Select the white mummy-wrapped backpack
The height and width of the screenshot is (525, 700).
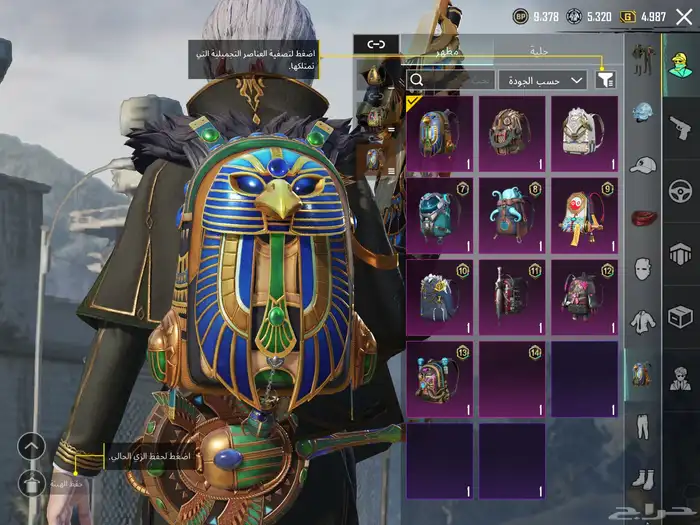583,133
